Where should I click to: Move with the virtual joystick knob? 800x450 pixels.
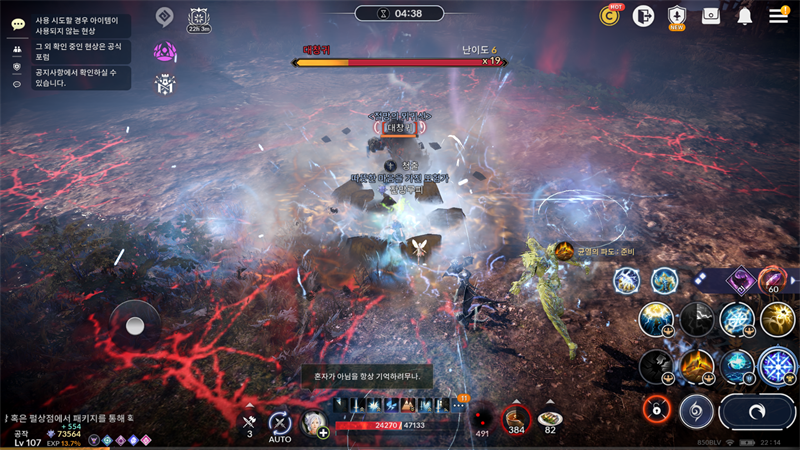135,326
